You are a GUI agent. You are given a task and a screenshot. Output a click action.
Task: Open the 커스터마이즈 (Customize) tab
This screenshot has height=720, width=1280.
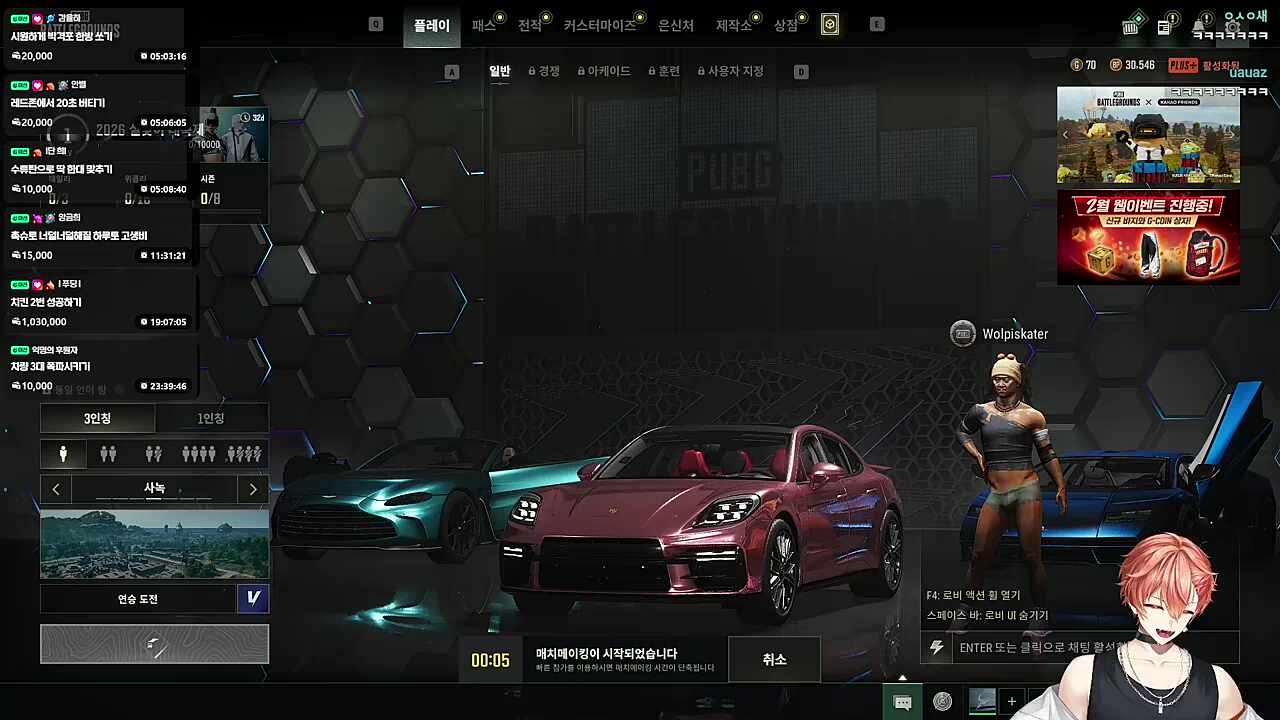pyautogui.click(x=599, y=25)
